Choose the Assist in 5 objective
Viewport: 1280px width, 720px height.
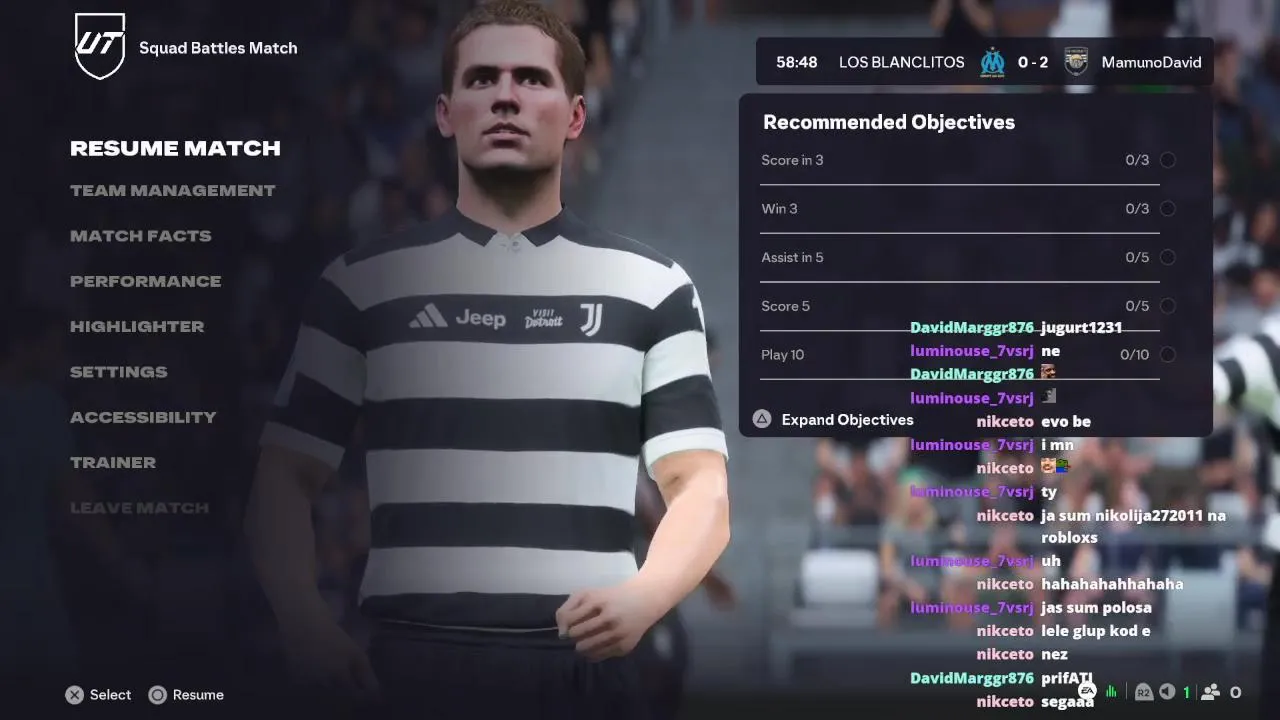(960, 258)
